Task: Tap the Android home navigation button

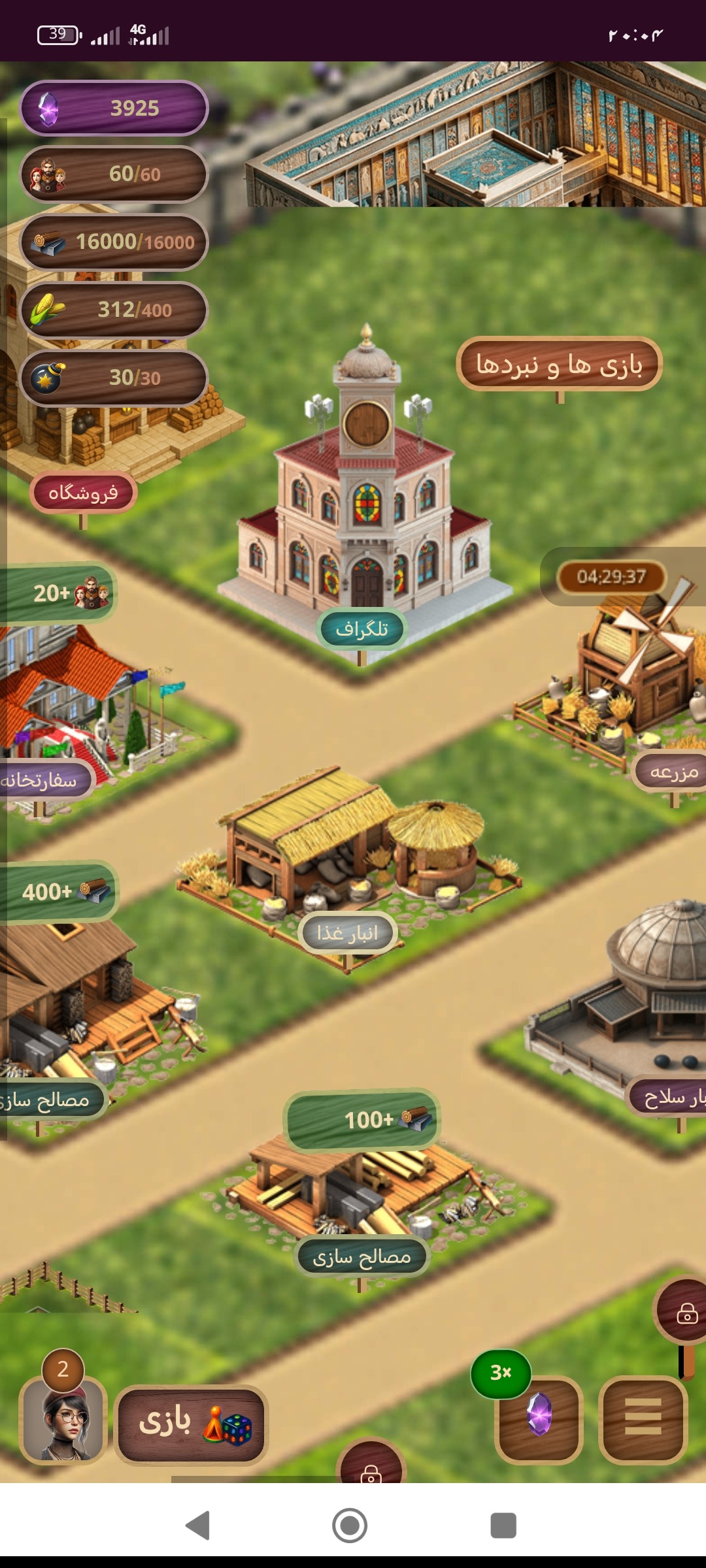Action: pos(350,1526)
